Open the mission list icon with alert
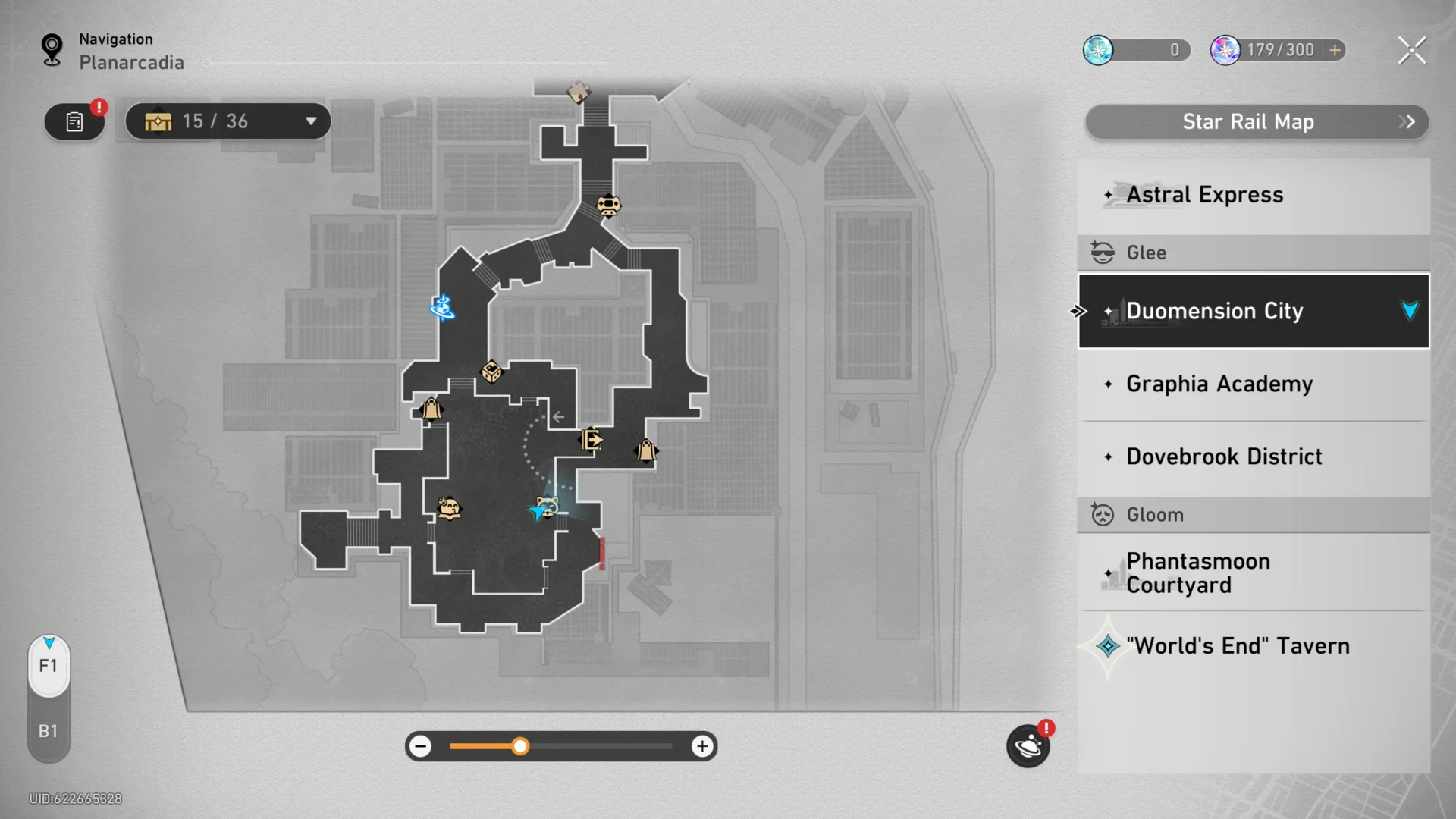The height and width of the screenshot is (819, 1456). (74, 121)
